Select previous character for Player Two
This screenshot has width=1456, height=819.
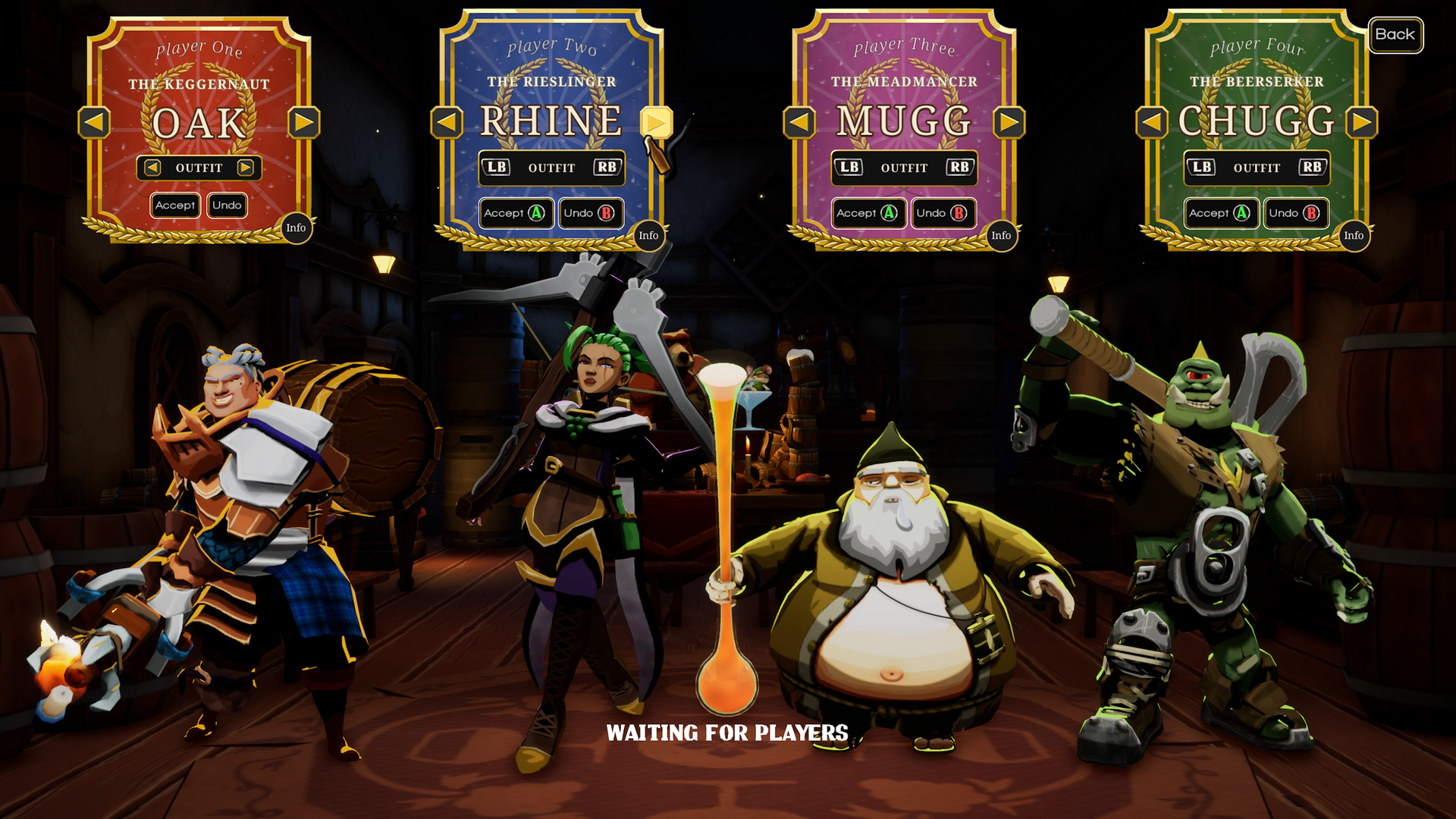click(x=447, y=123)
